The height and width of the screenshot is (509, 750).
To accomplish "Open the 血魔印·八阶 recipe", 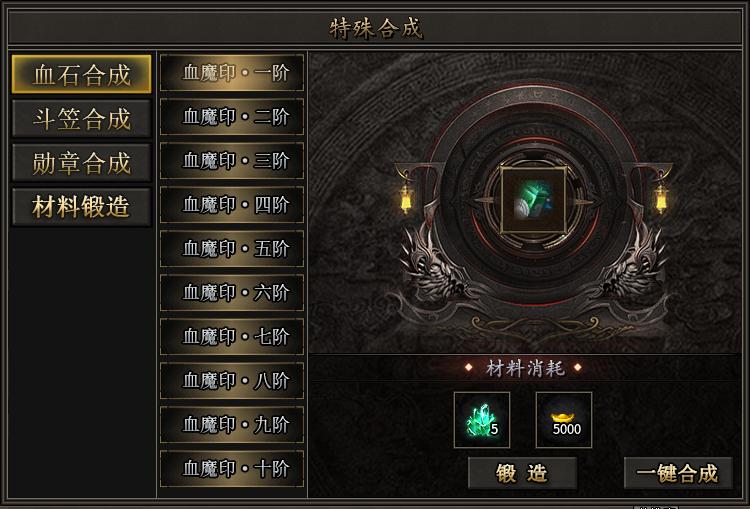I will click(x=232, y=381).
